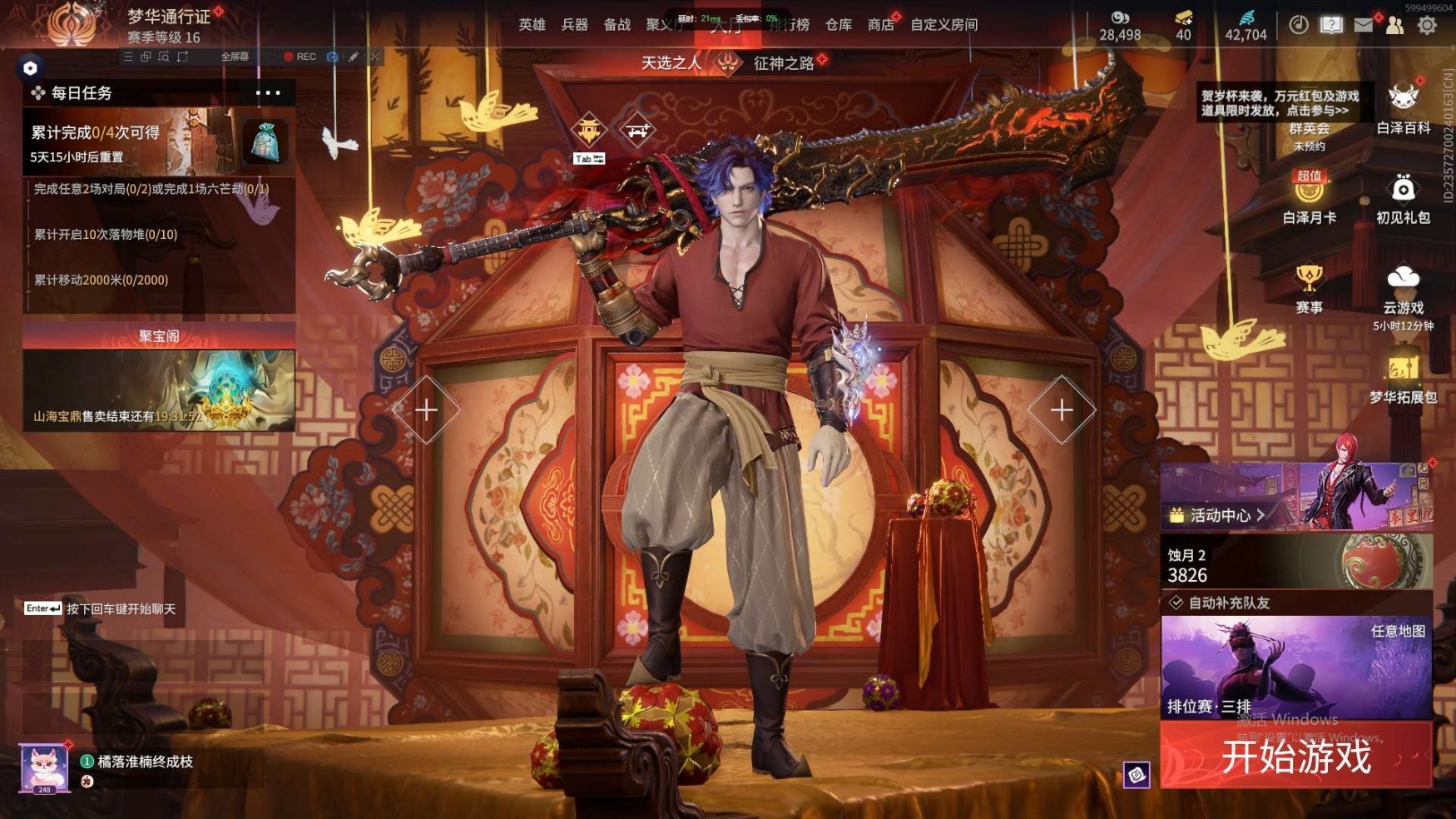Change the 排位赛·三排 game mode
This screenshot has height=819, width=1456.
point(1295,668)
